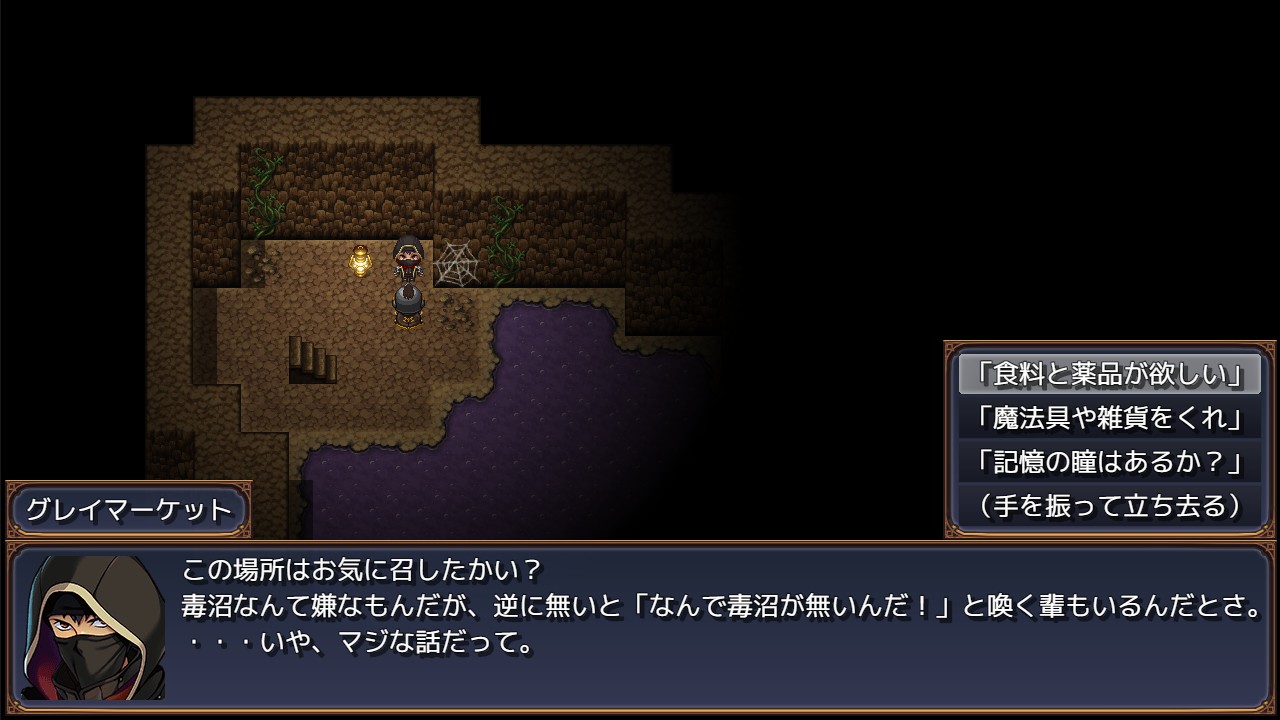Choose 「記憶の瞳はあるか？」 from the options
Screen dimensions: 1280x720
pos(1108,459)
